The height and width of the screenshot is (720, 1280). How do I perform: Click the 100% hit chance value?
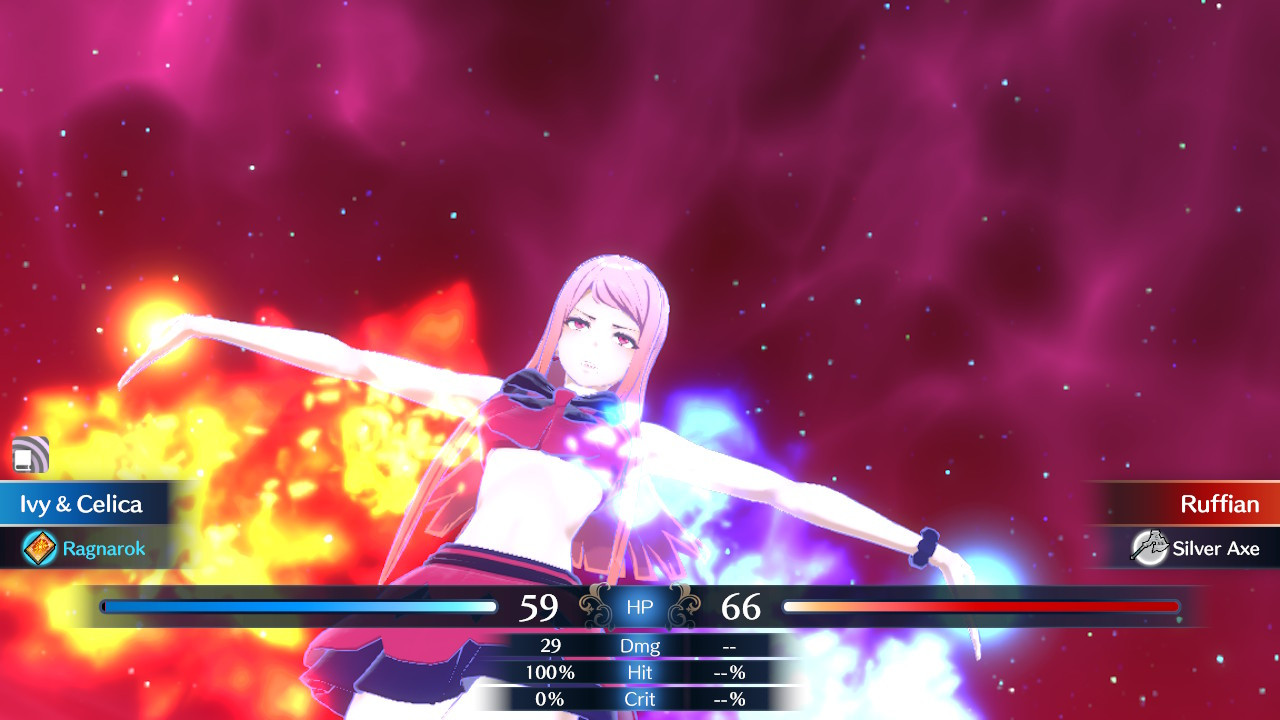[x=549, y=672]
